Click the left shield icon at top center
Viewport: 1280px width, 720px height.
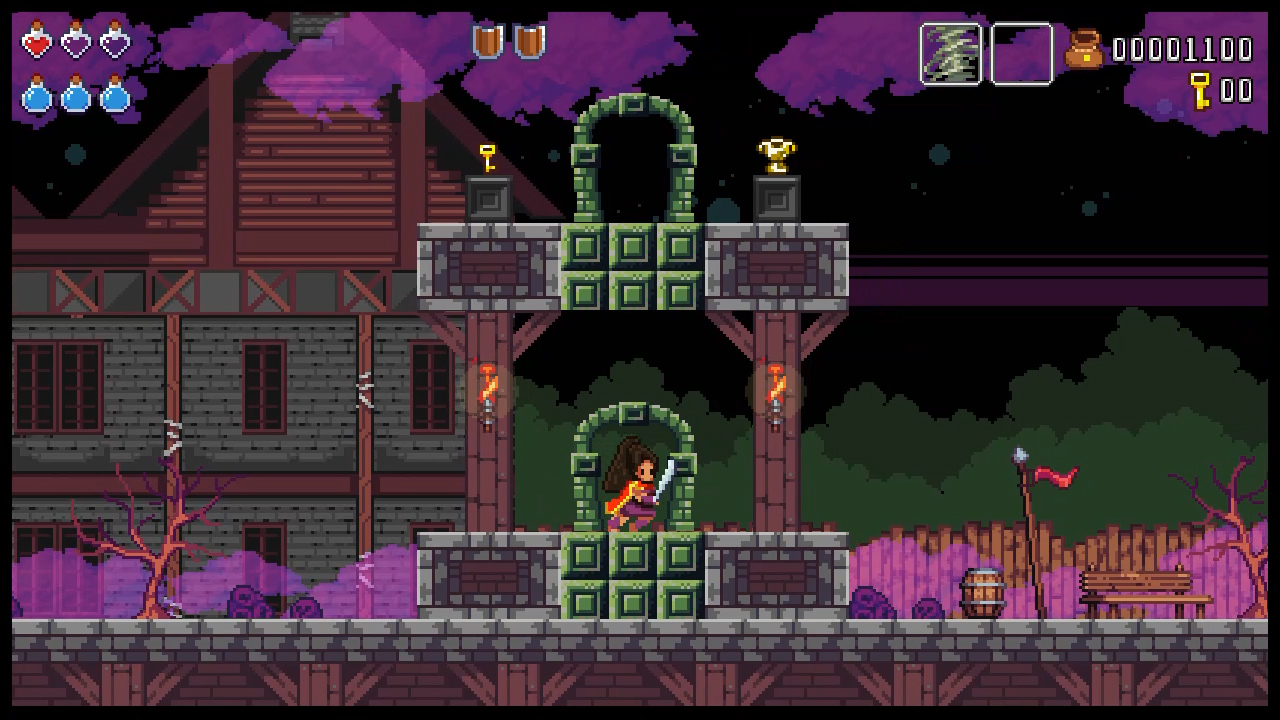click(489, 38)
